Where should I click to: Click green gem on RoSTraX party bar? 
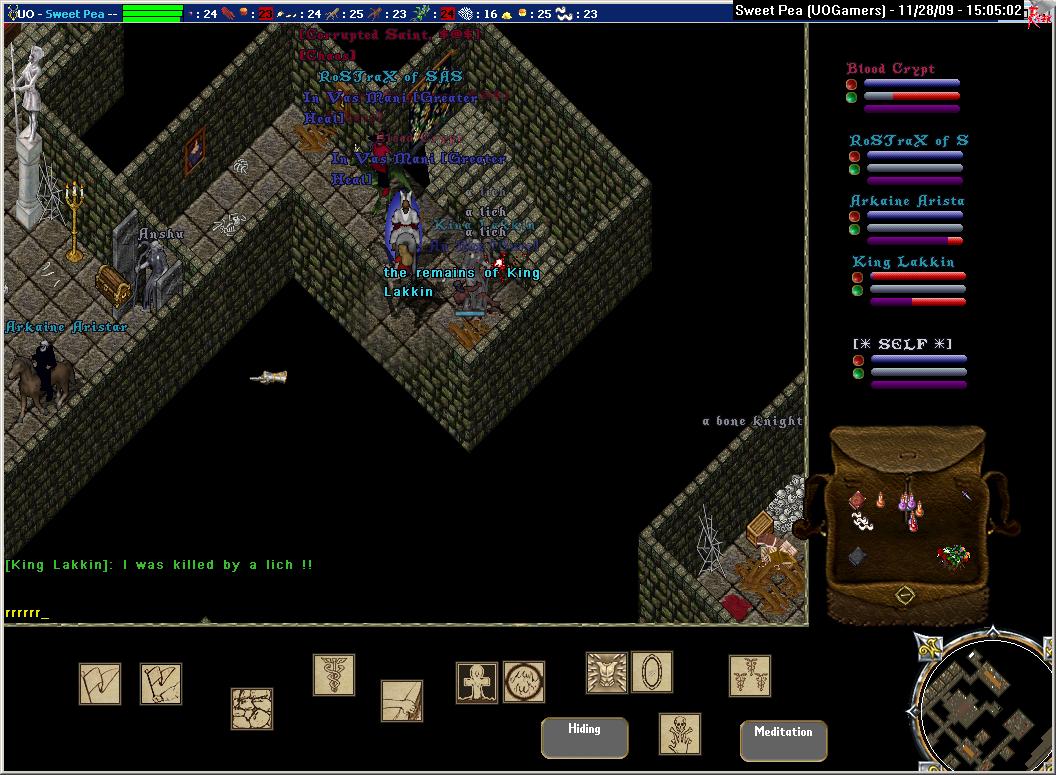coord(855,170)
